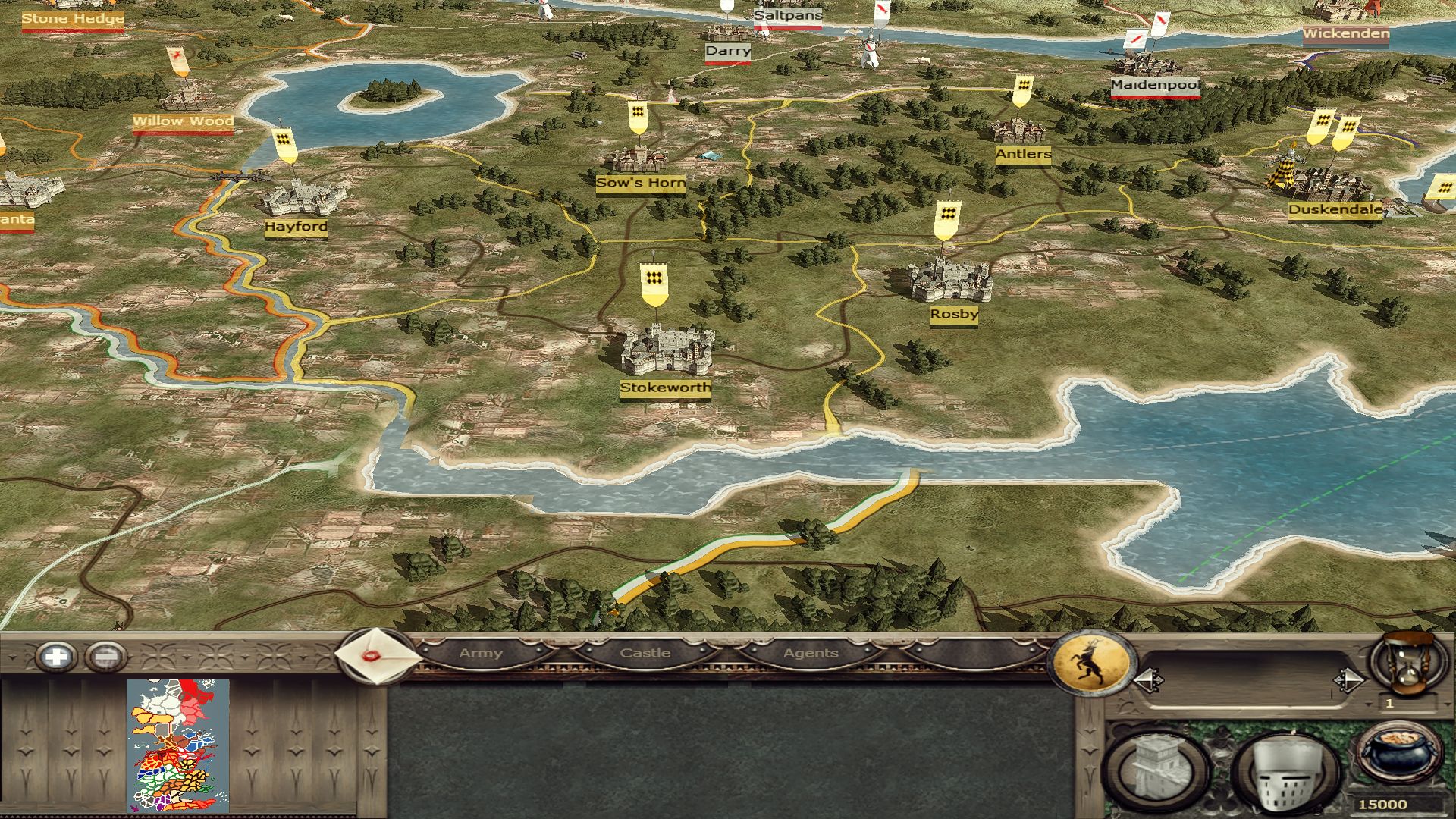Open the stag faction emblem overview
Screen dimensions: 1456x819
[x=1090, y=664]
